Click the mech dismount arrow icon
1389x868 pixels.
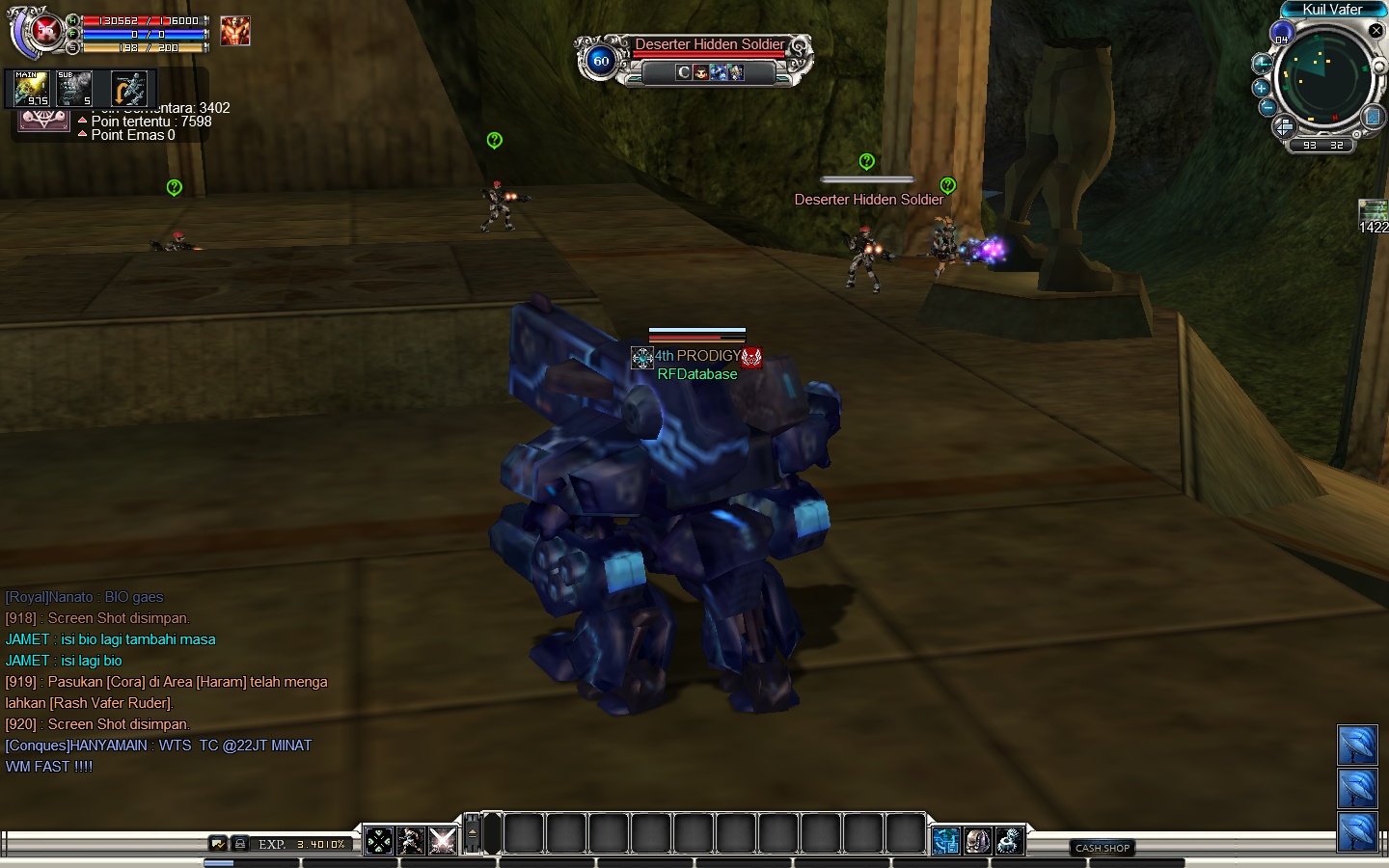pyautogui.click(x=128, y=89)
